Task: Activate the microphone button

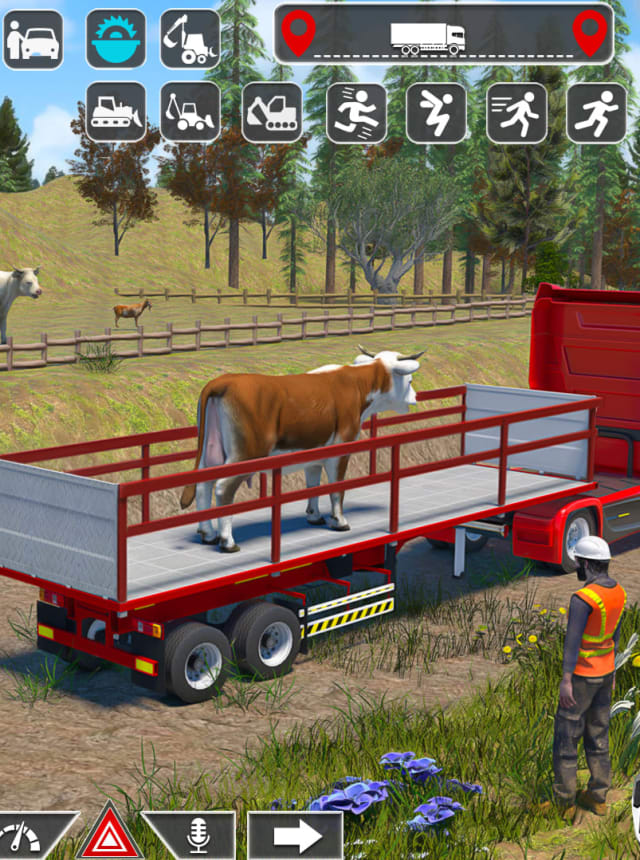Action: coord(198,836)
